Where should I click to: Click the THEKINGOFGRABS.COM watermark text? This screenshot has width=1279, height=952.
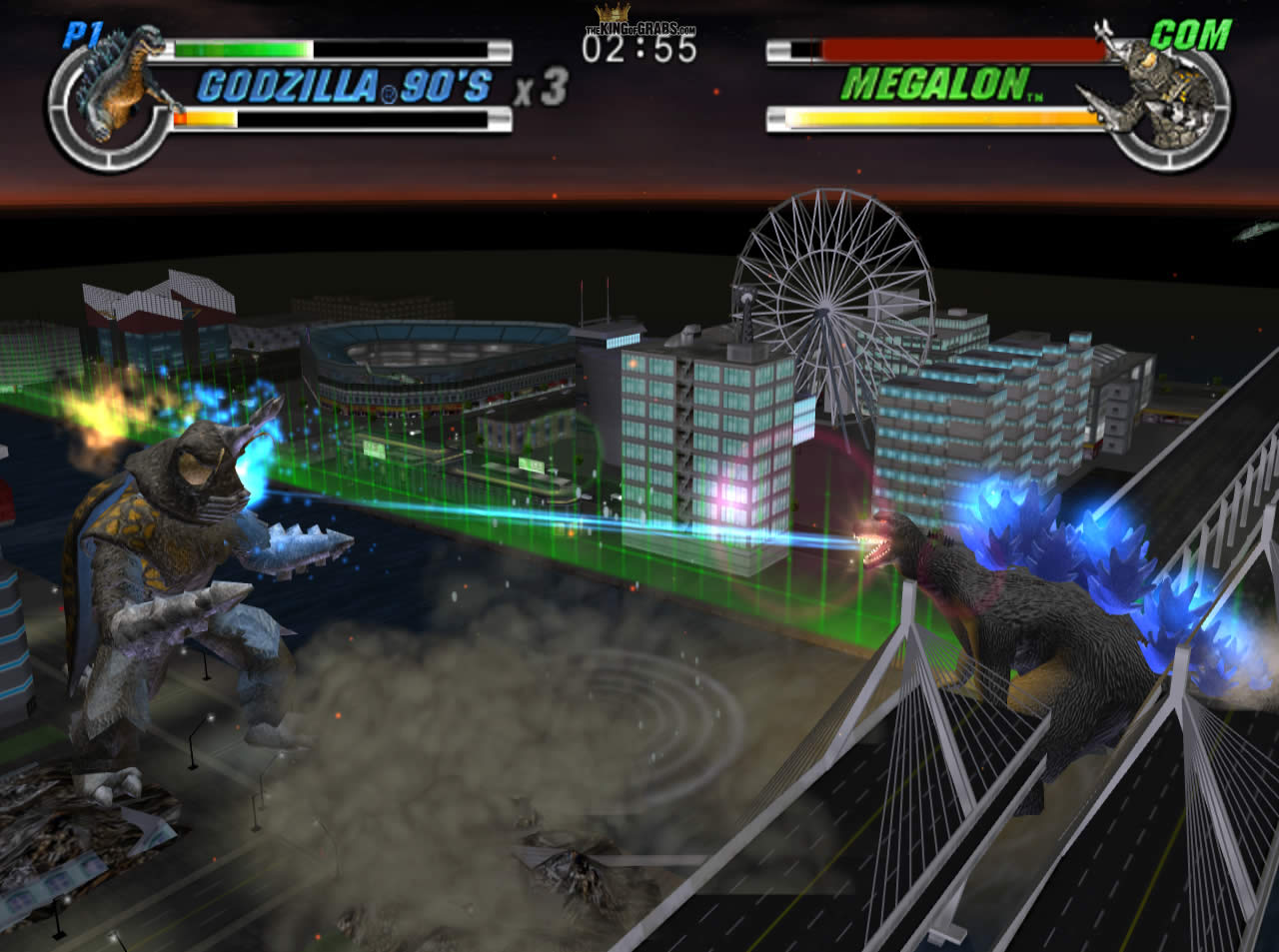click(x=639, y=29)
